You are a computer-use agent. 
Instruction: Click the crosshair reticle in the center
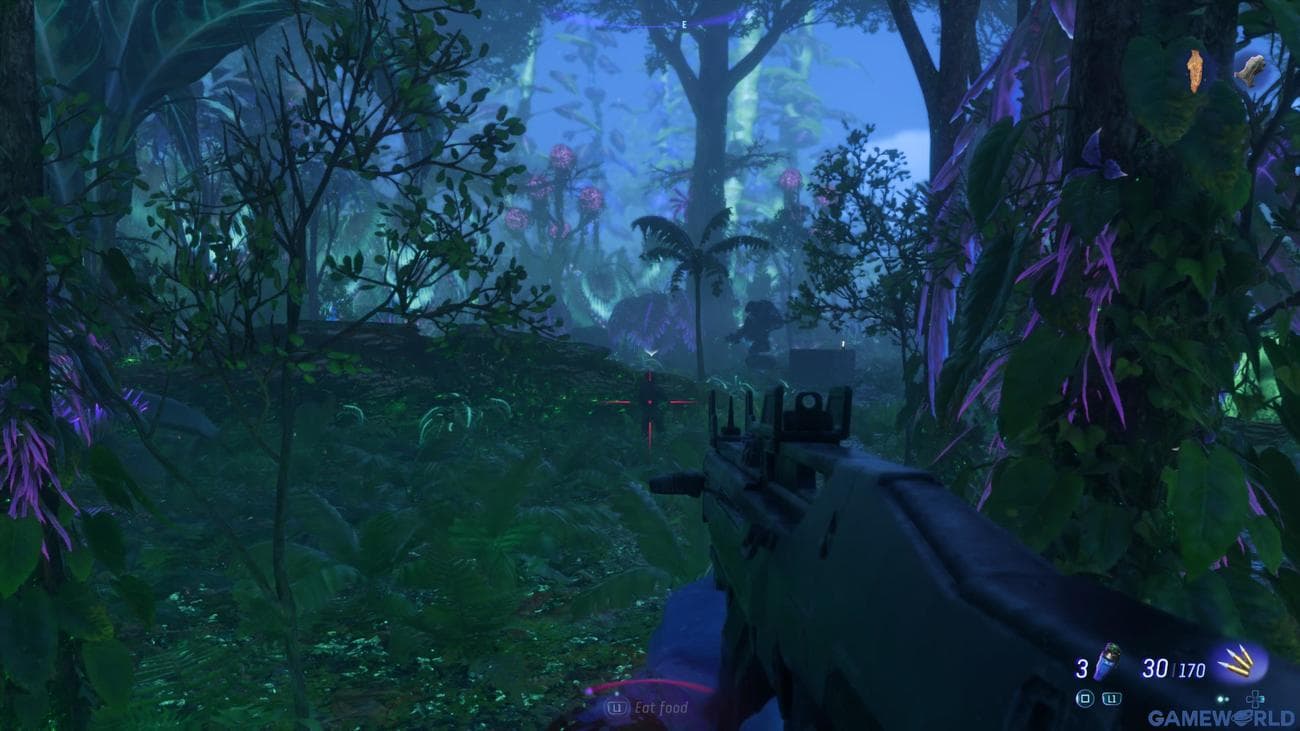point(650,402)
